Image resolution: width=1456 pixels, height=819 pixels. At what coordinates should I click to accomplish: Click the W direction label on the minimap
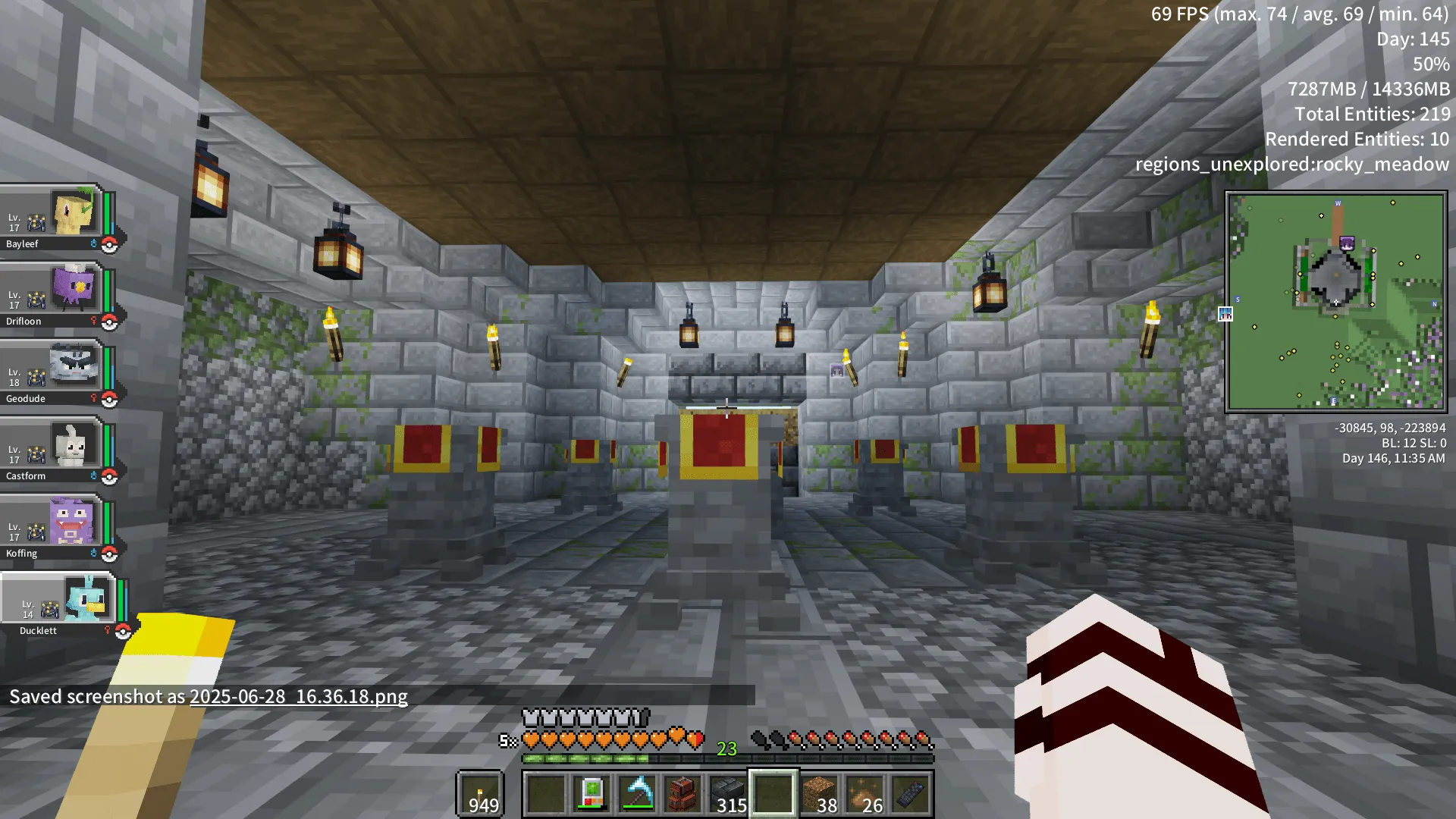click(x=1337, y=203)
